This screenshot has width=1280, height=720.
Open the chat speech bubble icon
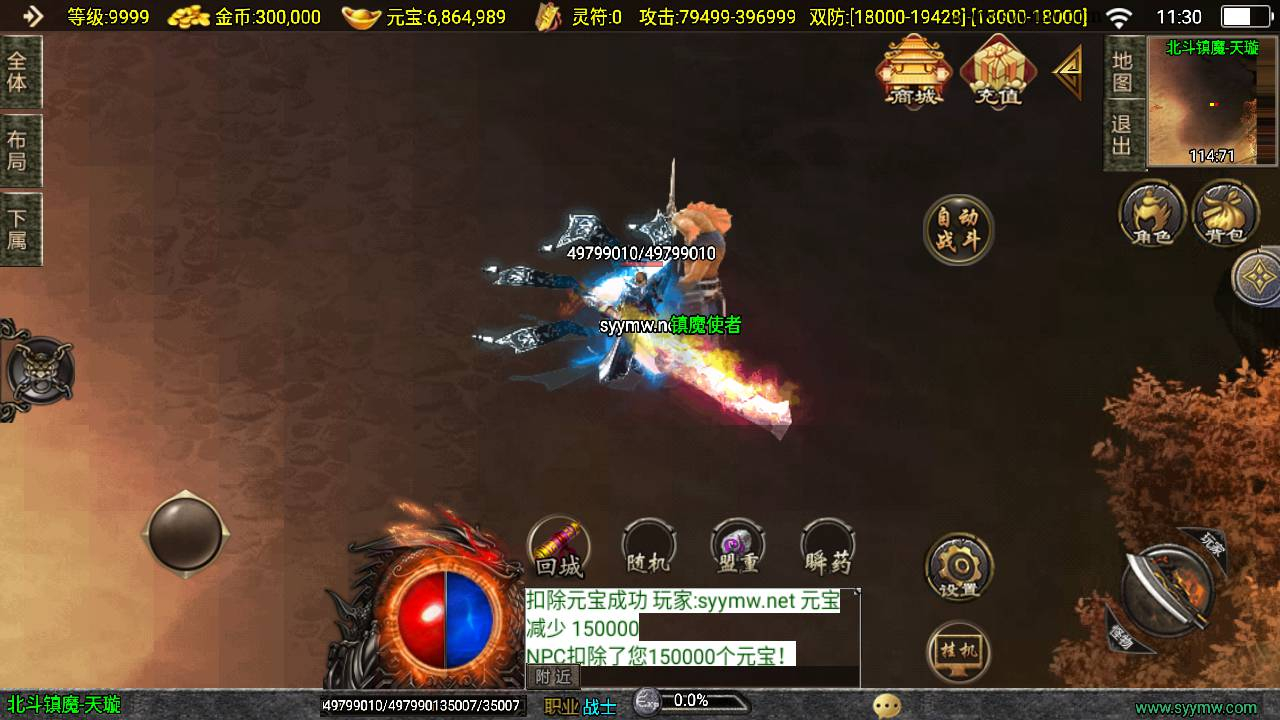point(886,706)
